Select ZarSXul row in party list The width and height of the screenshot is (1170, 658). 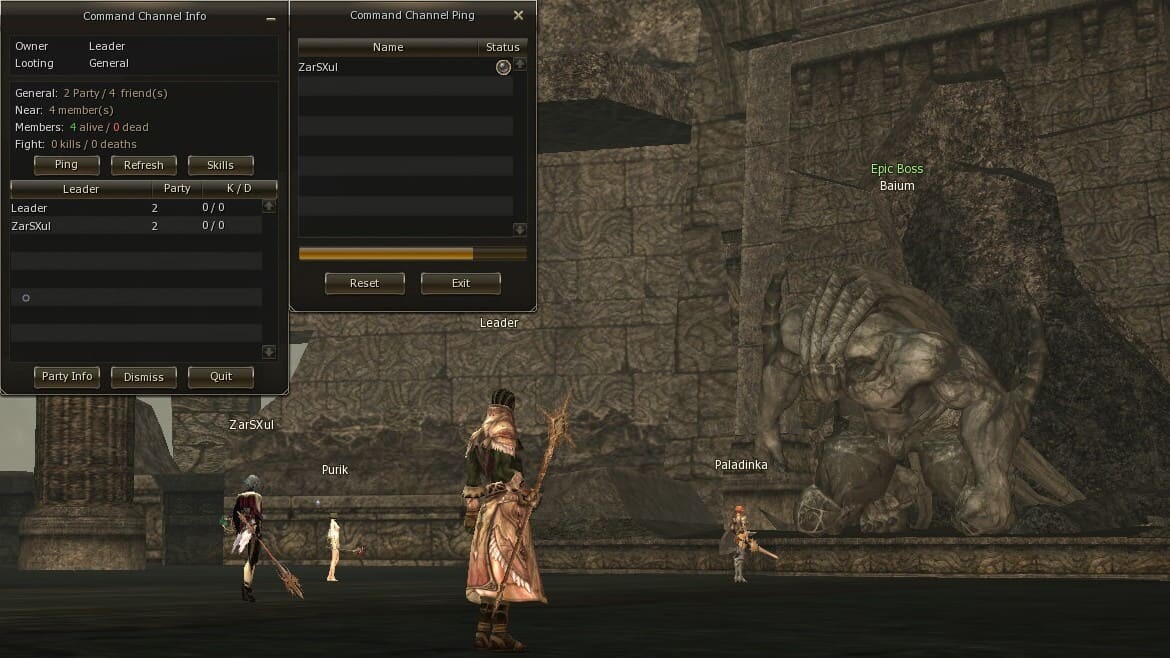[x=135, y=226]
